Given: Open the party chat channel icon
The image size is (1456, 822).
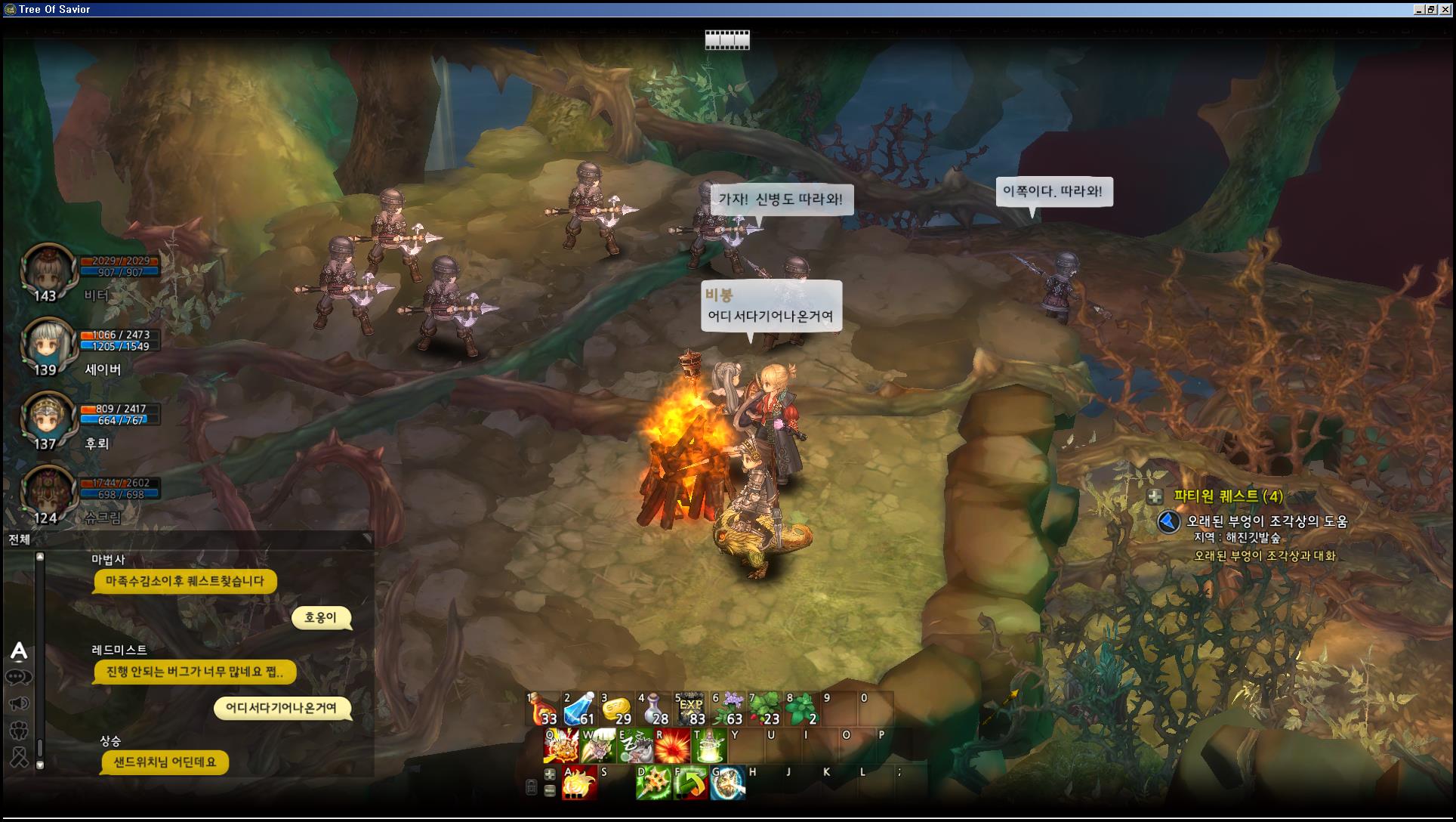Looking at the screenshot, I should point(19,730).
